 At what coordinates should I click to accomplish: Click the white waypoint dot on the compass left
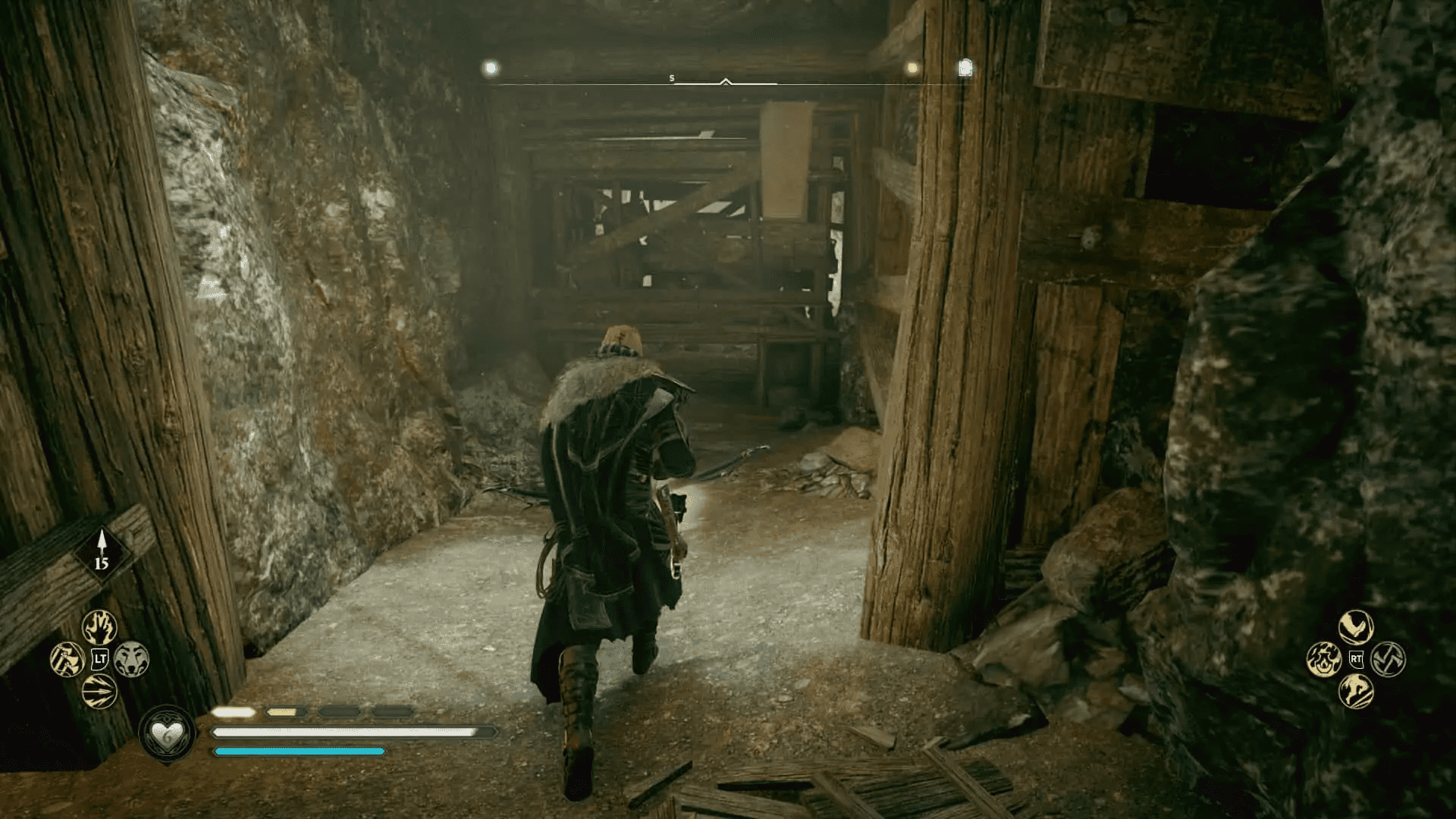pyautogui.click(x=490, y=67)
